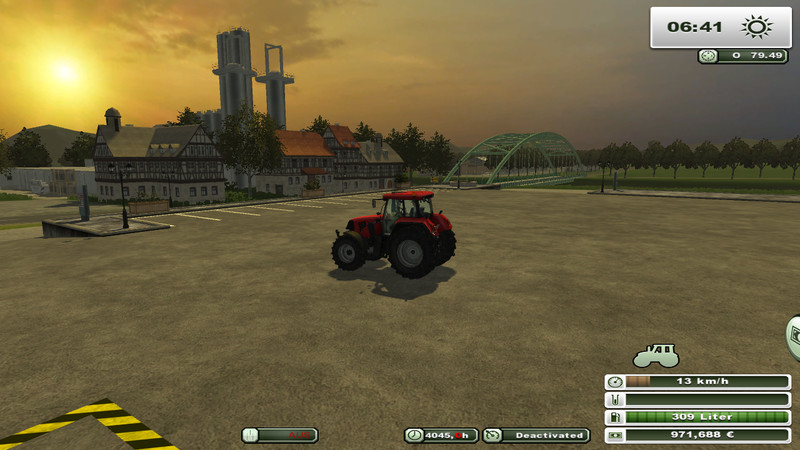
Task: Click the green compass crosshair icon
Action: click(709, 56)
